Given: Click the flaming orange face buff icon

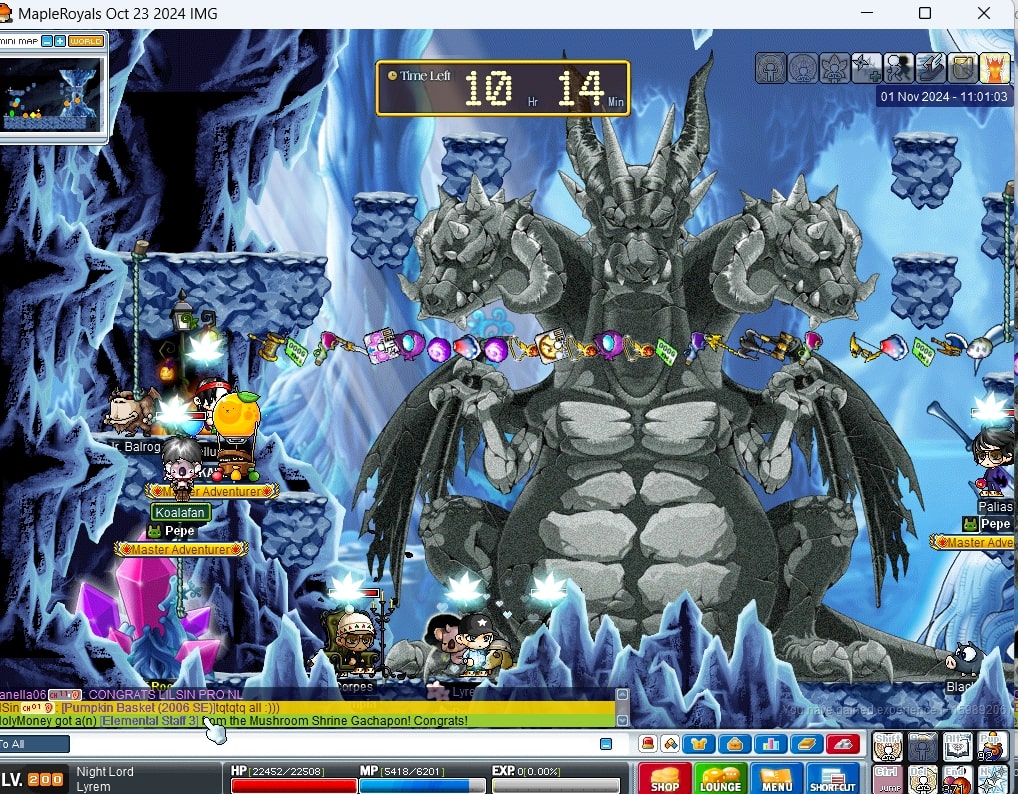Looking at the screenshot, I should pyautogui.click(x=994, y=68).
